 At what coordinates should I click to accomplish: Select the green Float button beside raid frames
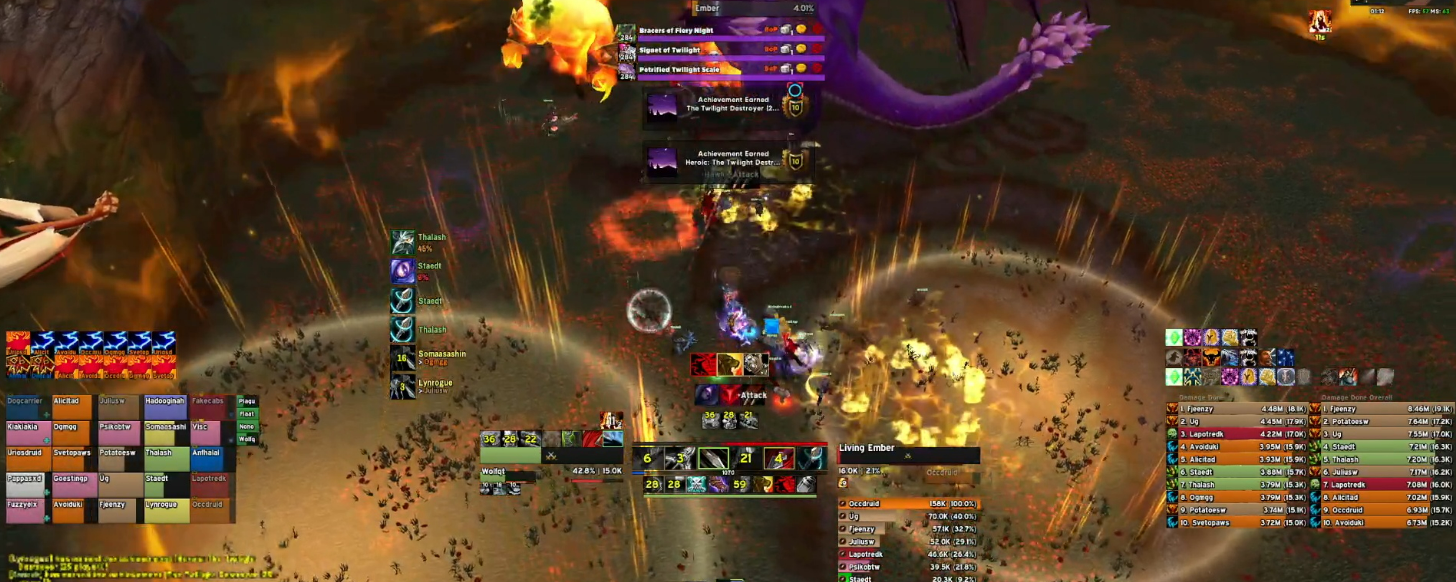pos(247,413)
